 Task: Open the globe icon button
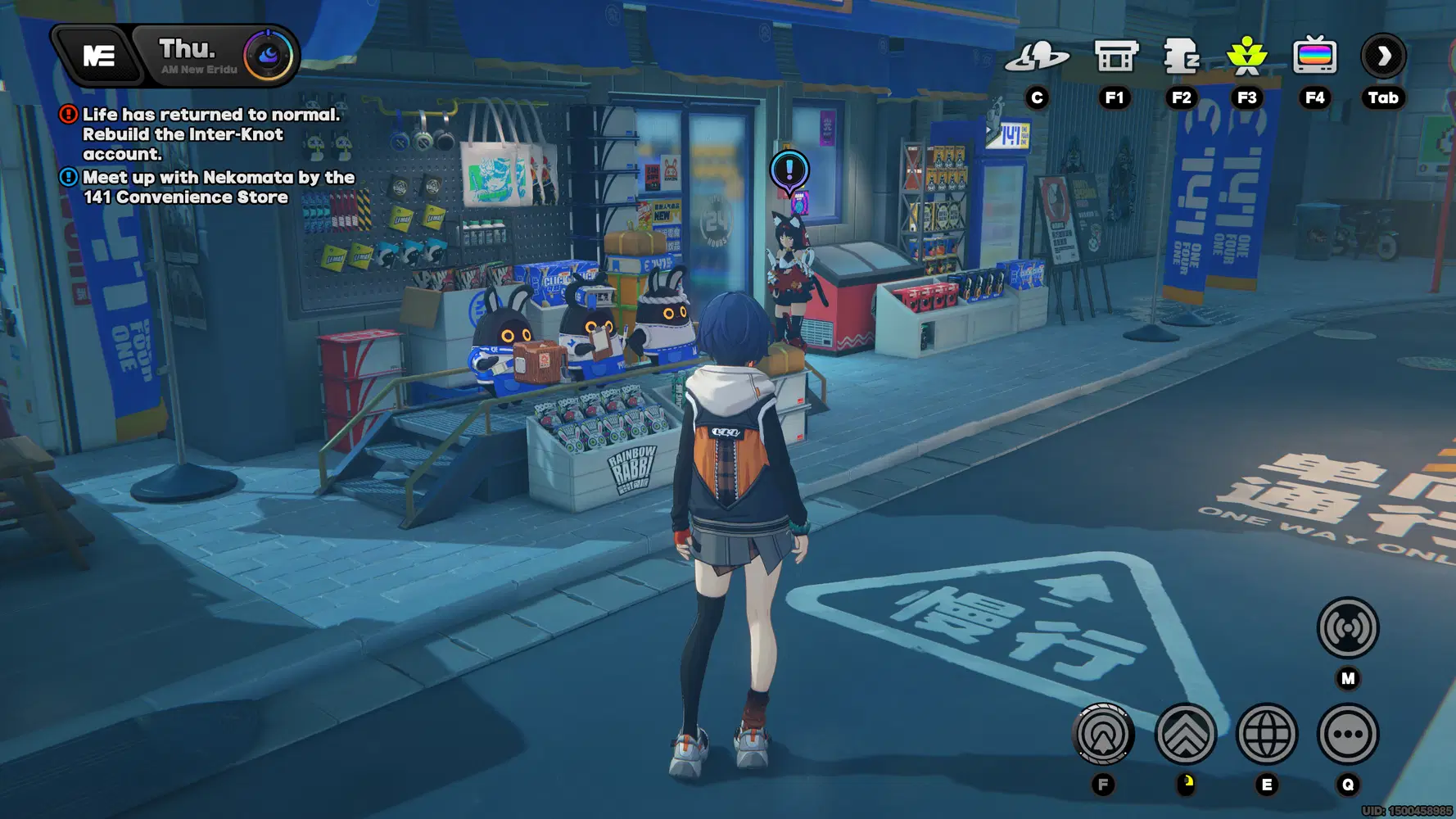click(x=1266, y=734)
